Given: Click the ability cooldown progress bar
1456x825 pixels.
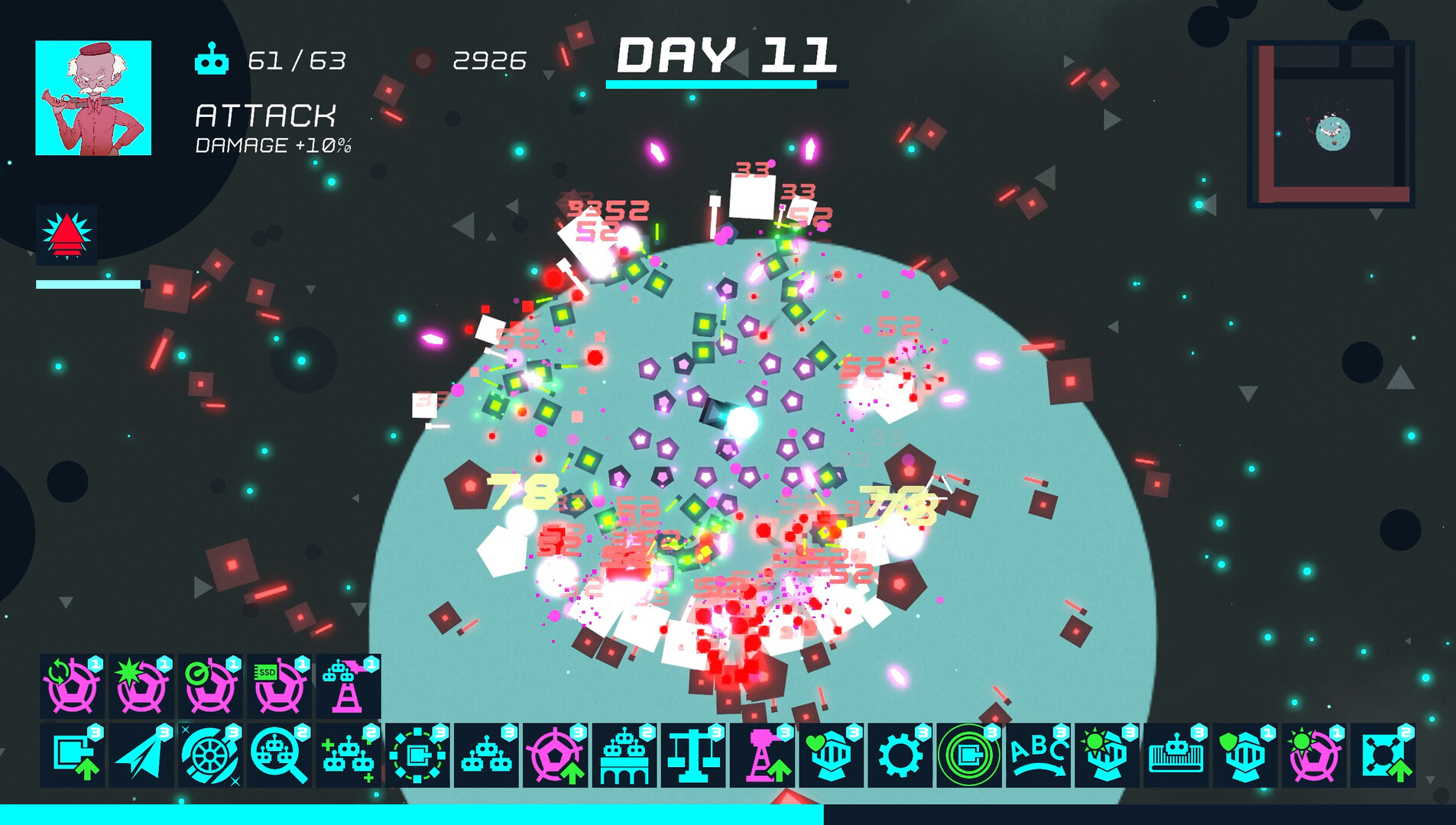Looking at the screenshot, I should click(92, 283).
